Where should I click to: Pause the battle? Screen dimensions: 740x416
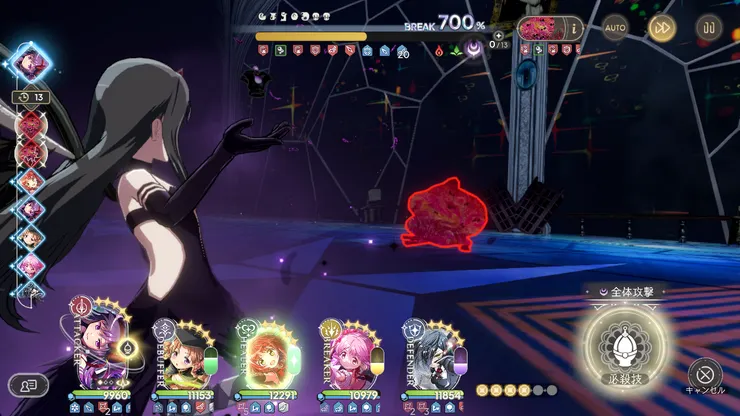[707, 28]
